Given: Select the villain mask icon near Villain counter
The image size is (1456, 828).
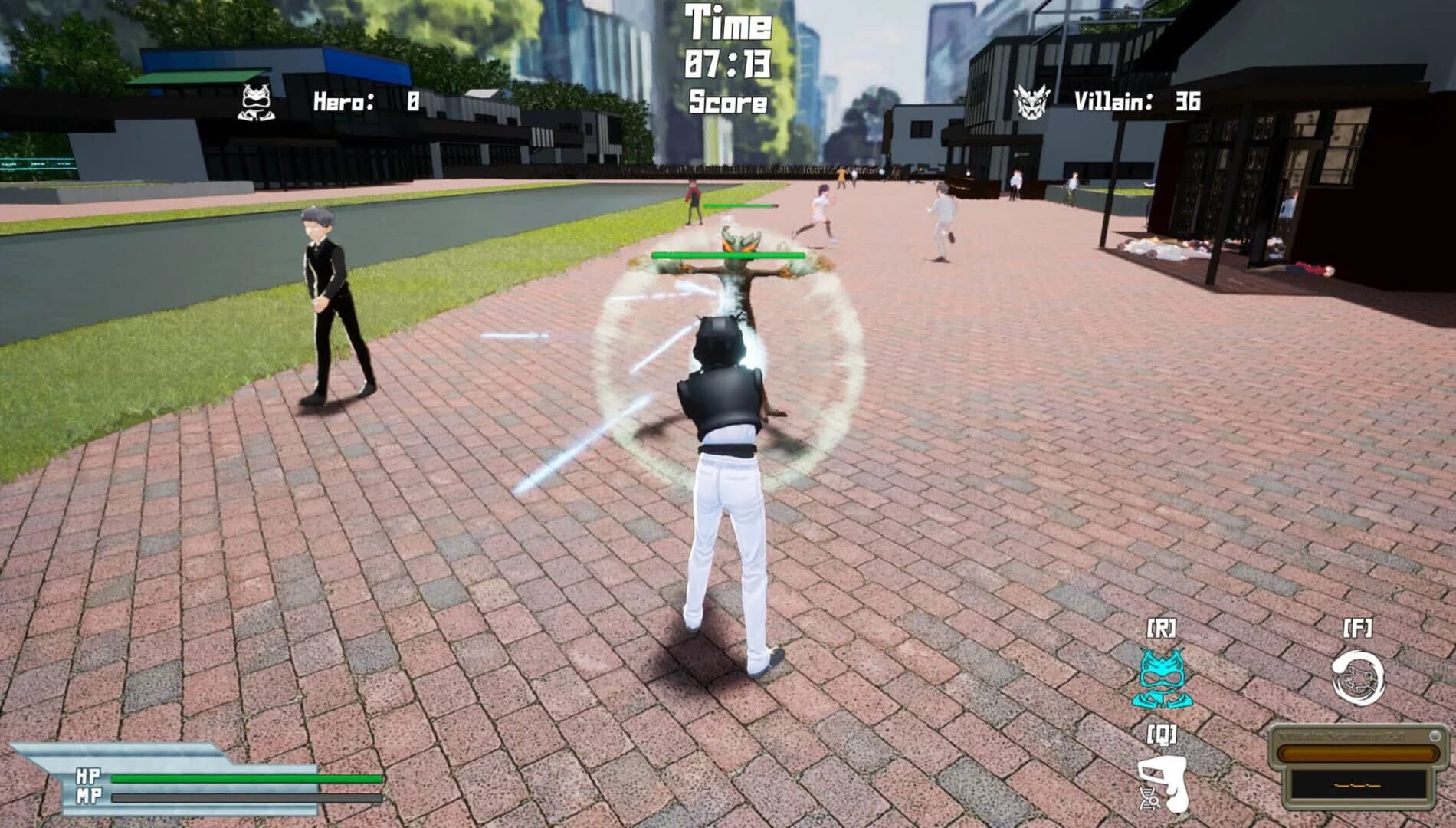Looking at the screenshot, I should [1032, 100].
